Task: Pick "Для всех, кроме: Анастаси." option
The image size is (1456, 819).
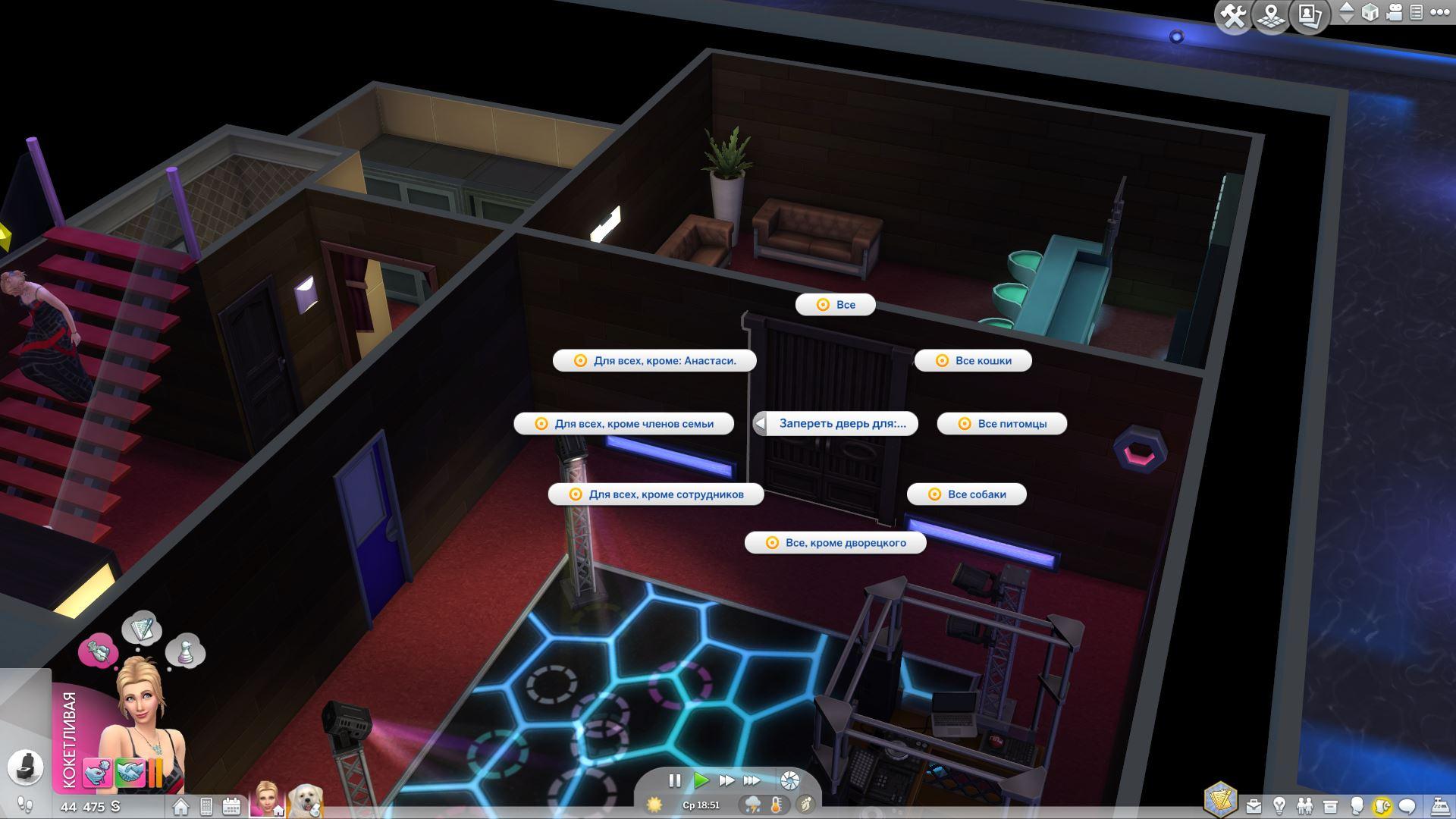Action: point(654,361)
